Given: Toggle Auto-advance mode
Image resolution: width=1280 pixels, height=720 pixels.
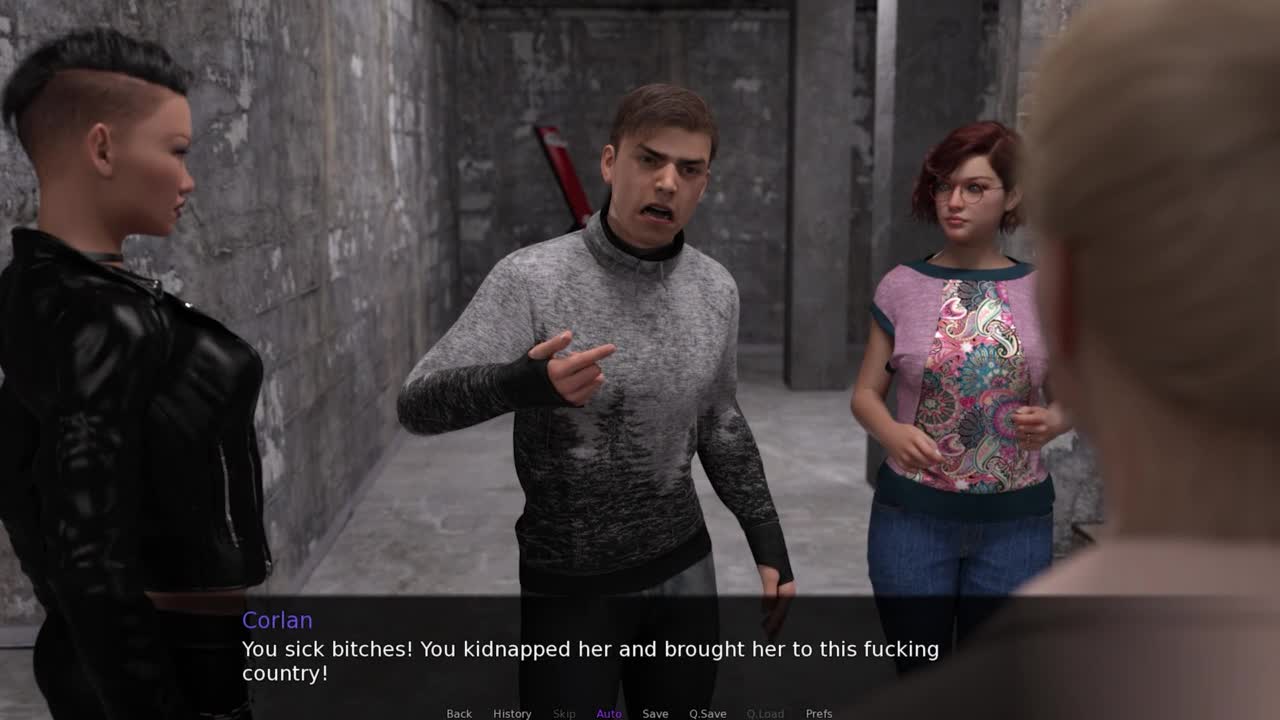Looking at the screenshot, I should 609,713.
